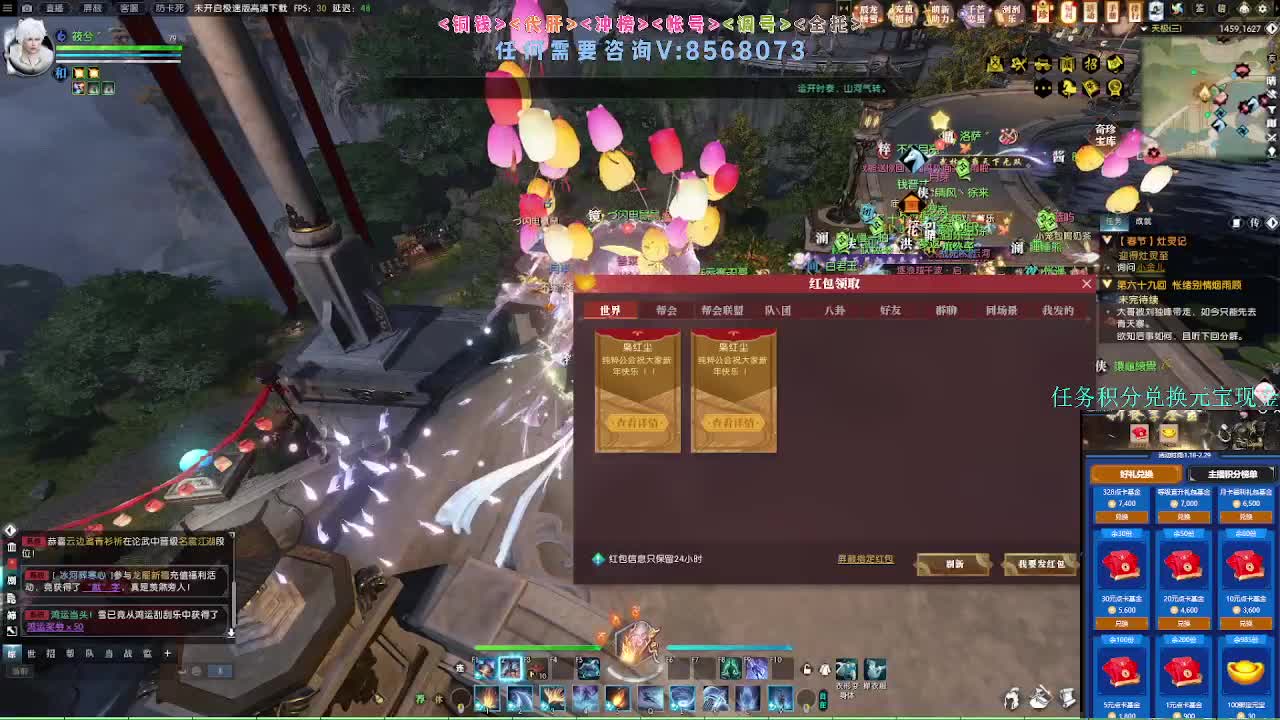Open the backpack icon on the bottom toolbar
The image size is (1280, 720).
1040,699
